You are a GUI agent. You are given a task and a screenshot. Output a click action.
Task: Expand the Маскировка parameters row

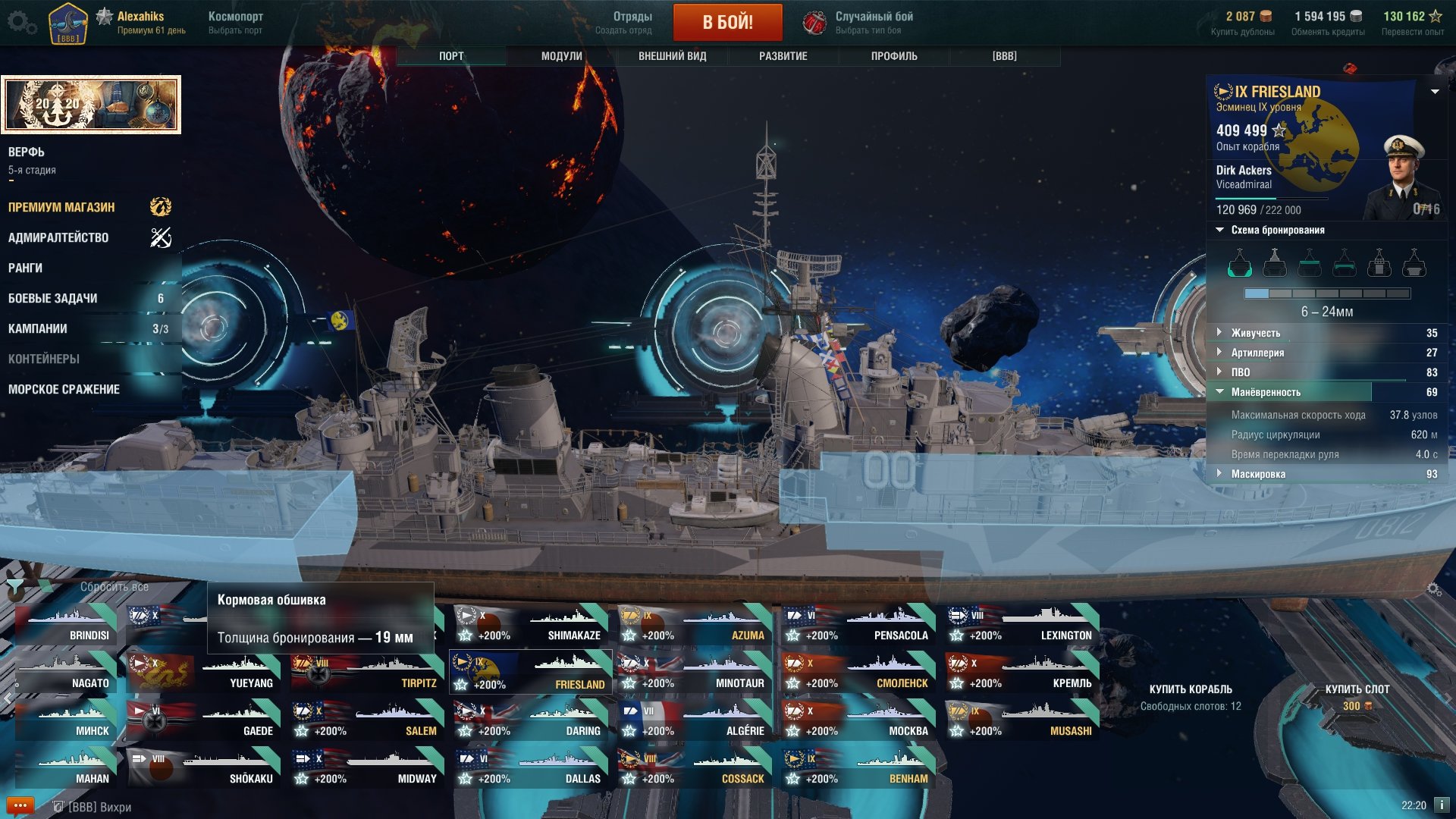(1257, 474)
